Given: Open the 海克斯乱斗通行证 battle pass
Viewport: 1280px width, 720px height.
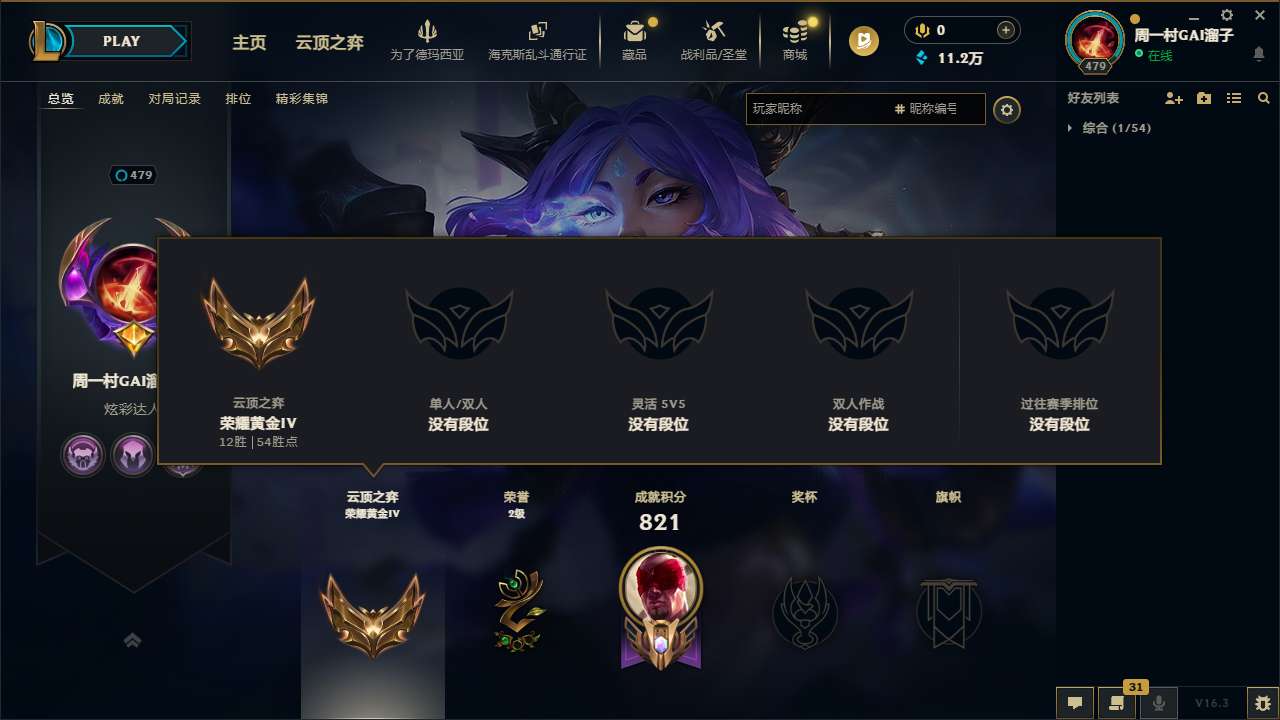Looking at the screenshot, I should click(539, 40).
